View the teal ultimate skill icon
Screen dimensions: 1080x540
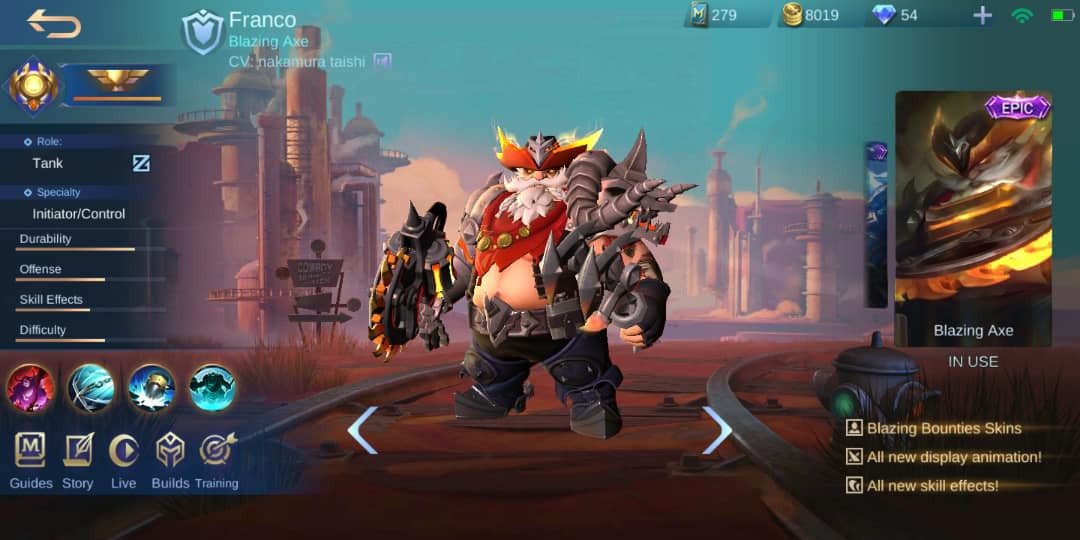[212, 388]
